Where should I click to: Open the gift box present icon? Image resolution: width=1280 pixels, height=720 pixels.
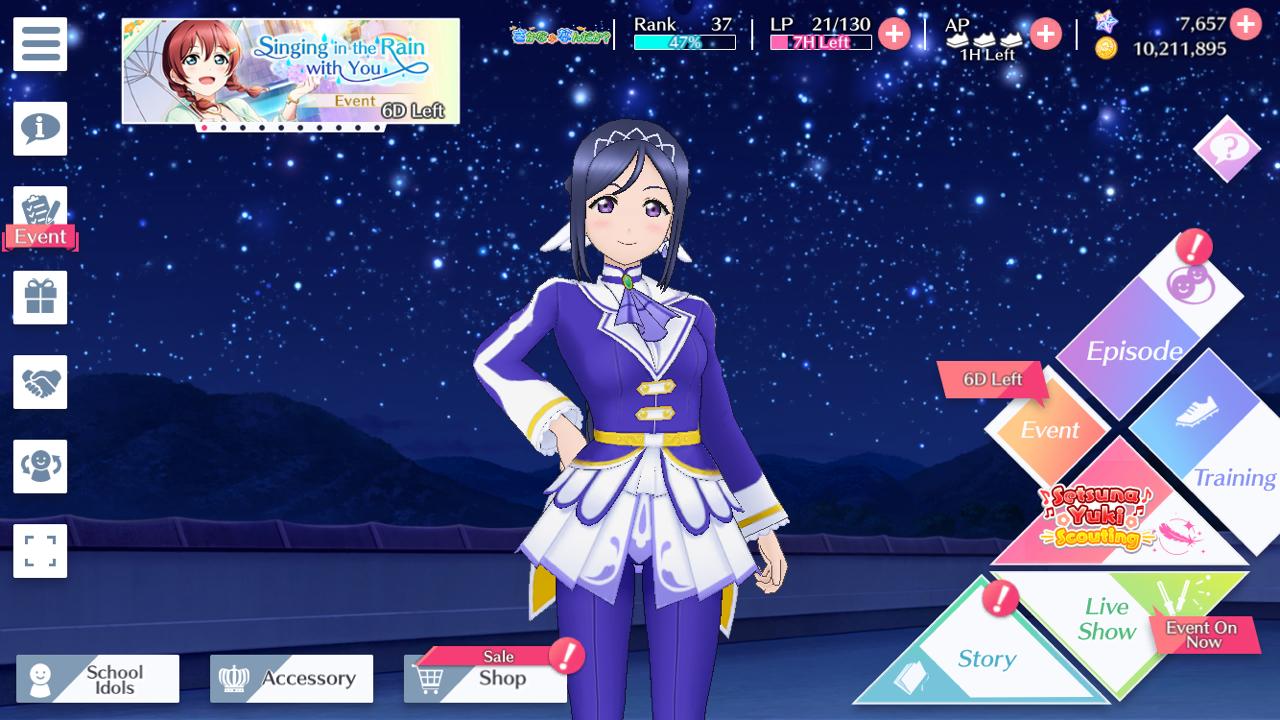click(40, 298)
